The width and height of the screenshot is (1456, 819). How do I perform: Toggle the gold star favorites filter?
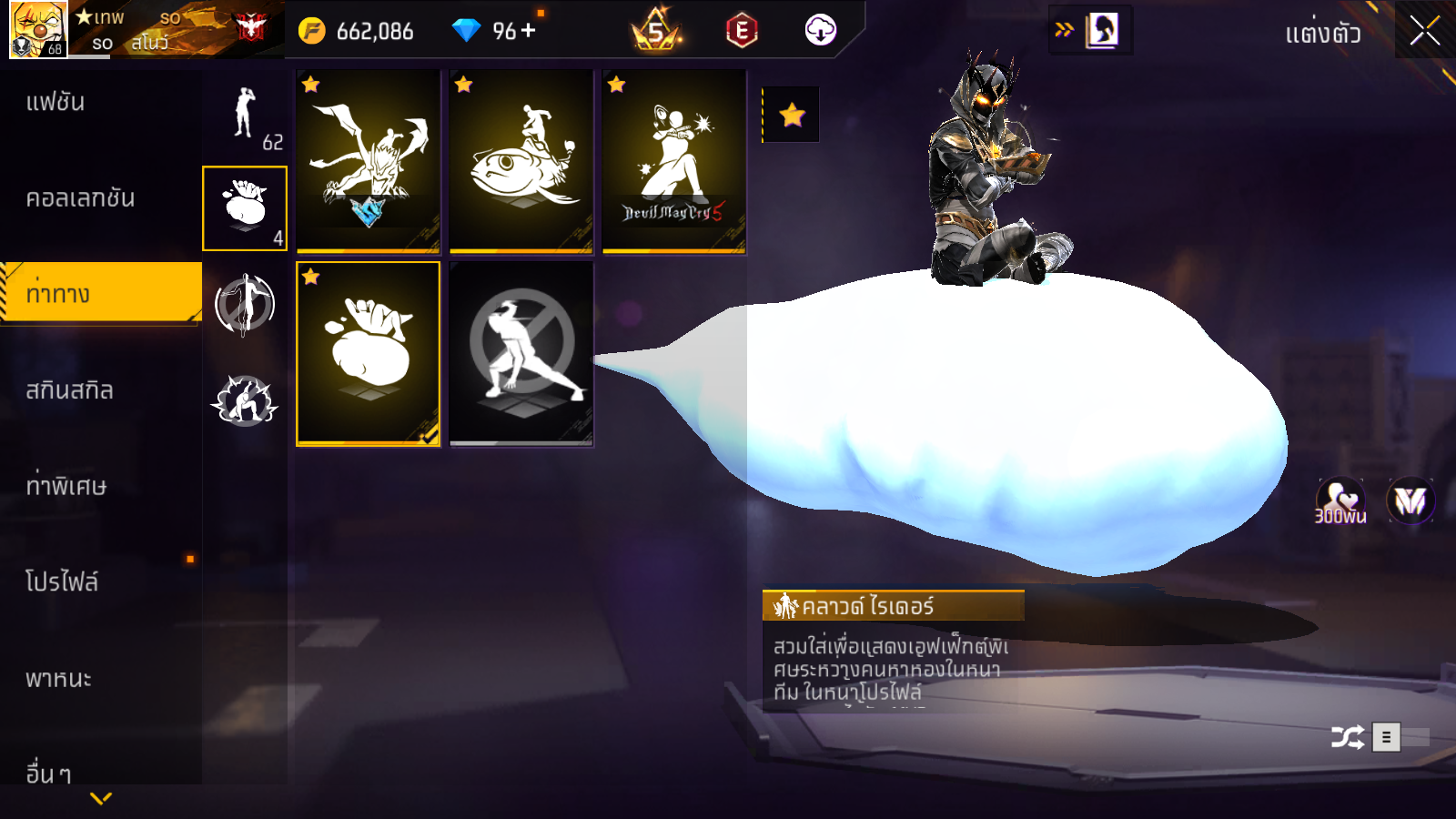coord(792,115)
